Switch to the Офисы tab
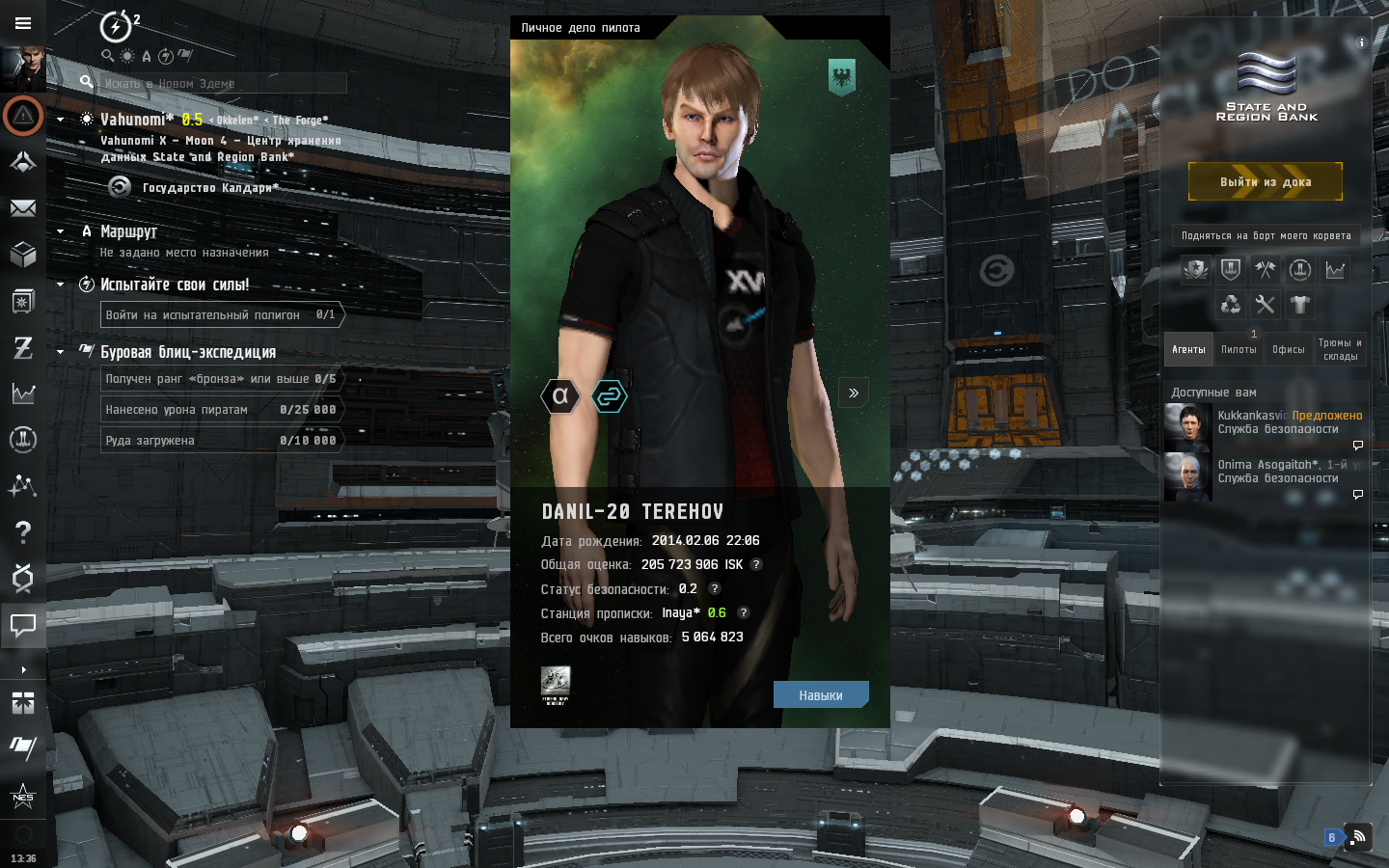The width and height of the screenshot is (1389, 868). (x=1288, y=349)
